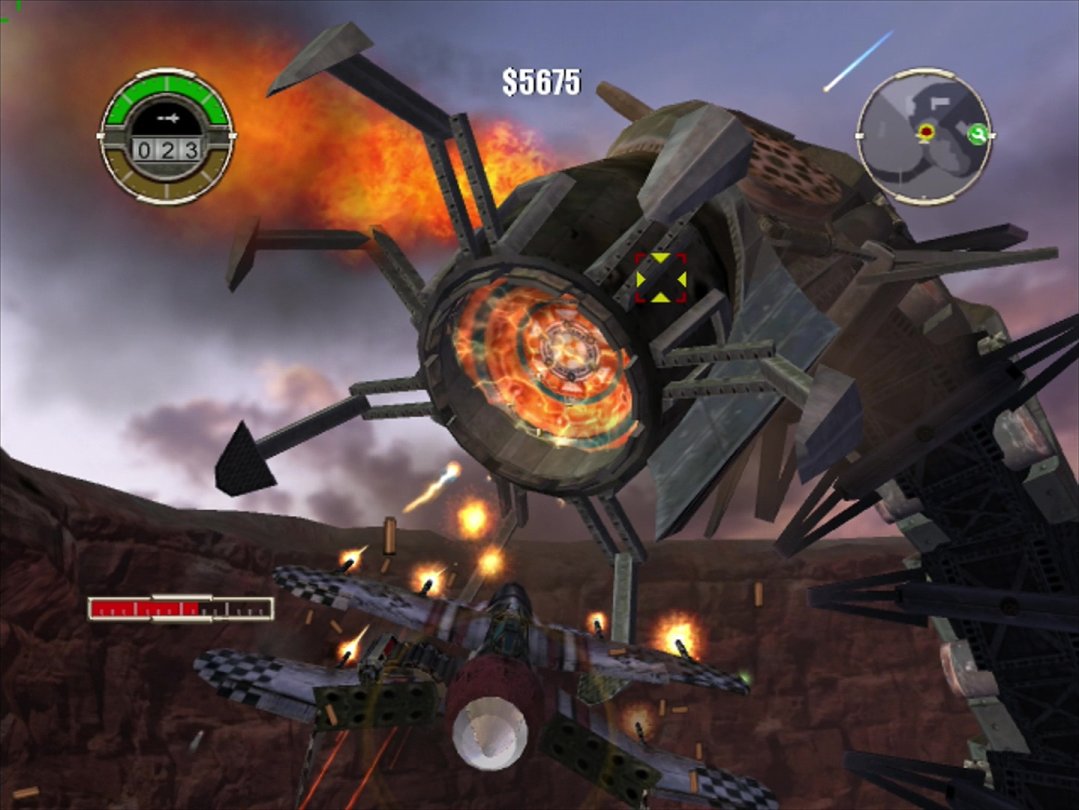Click the circular radar minimap

point(924,137)
